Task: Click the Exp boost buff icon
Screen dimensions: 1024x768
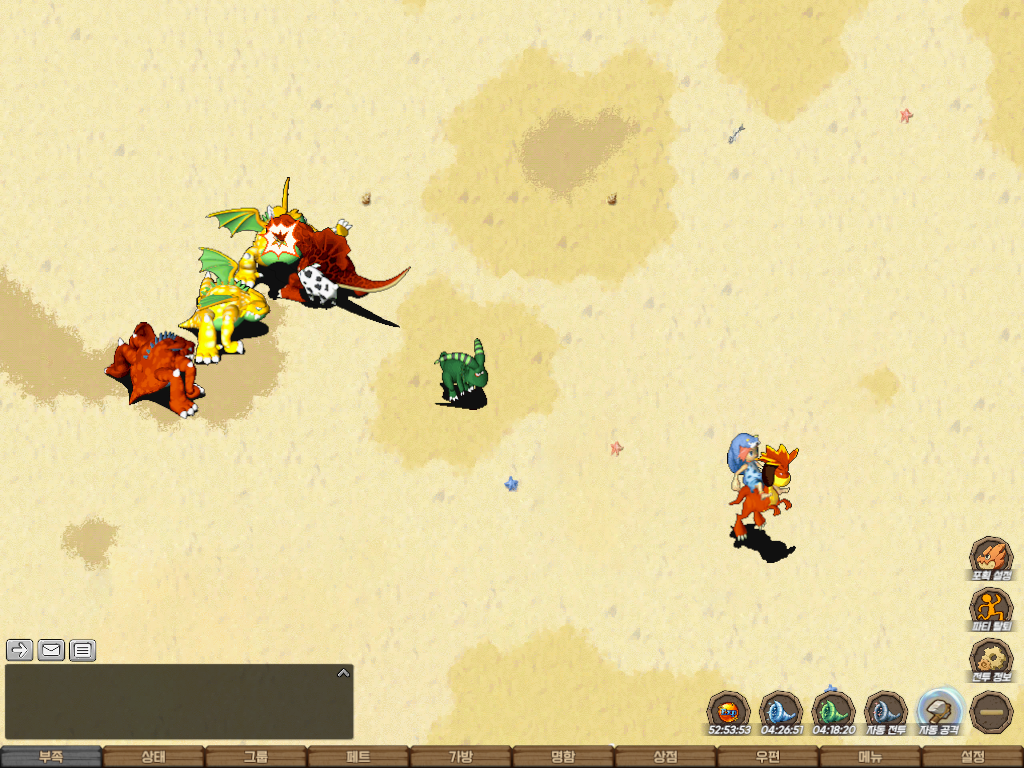Action: [x=728, y=711]
